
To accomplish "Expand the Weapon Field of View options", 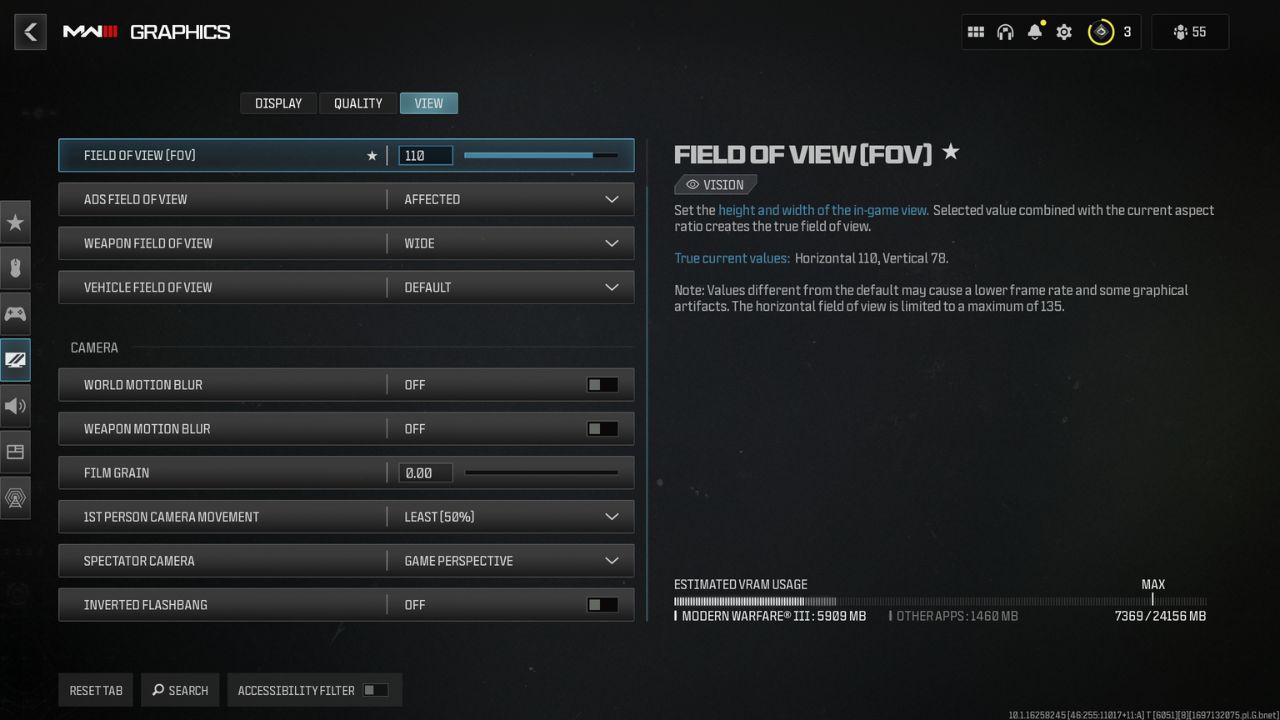I will click(x=612, y=243).
